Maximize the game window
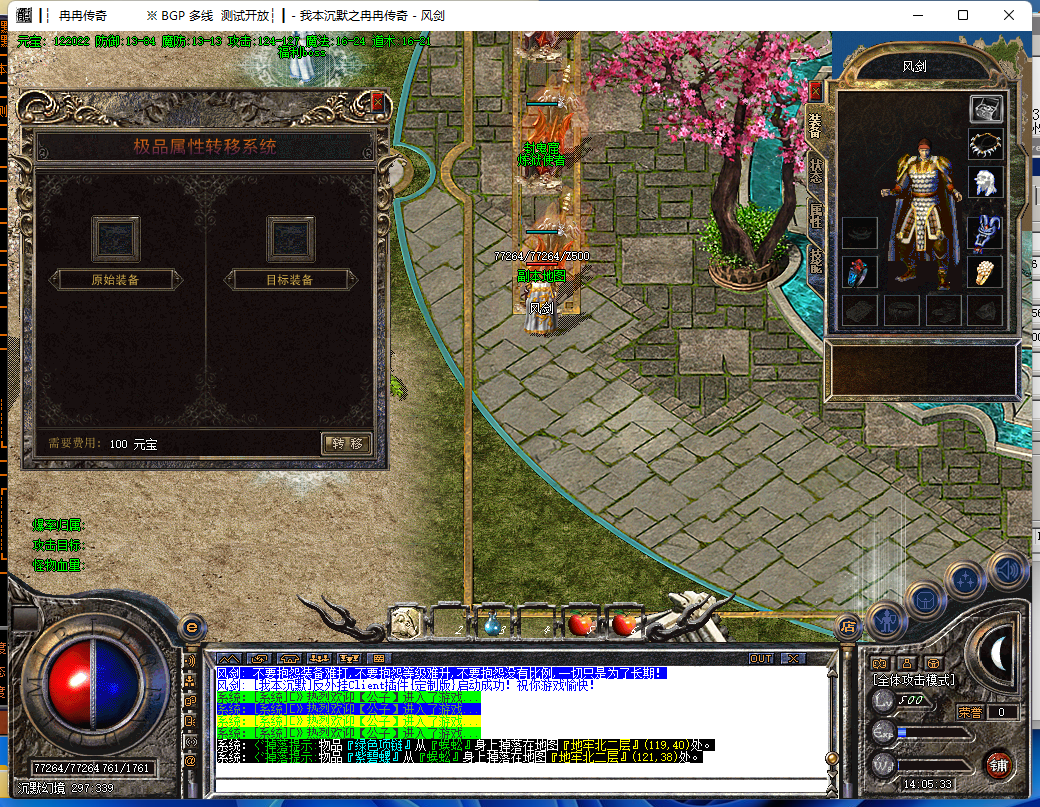The image size is (1040, 807). [x=963, y=15]
